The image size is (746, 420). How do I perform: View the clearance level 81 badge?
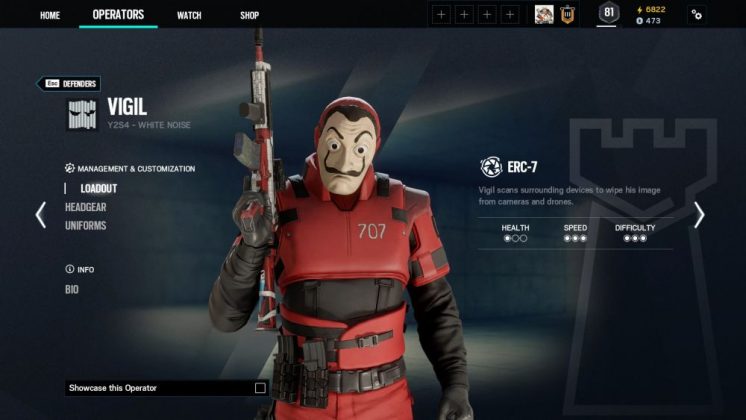tap(608, 14)
